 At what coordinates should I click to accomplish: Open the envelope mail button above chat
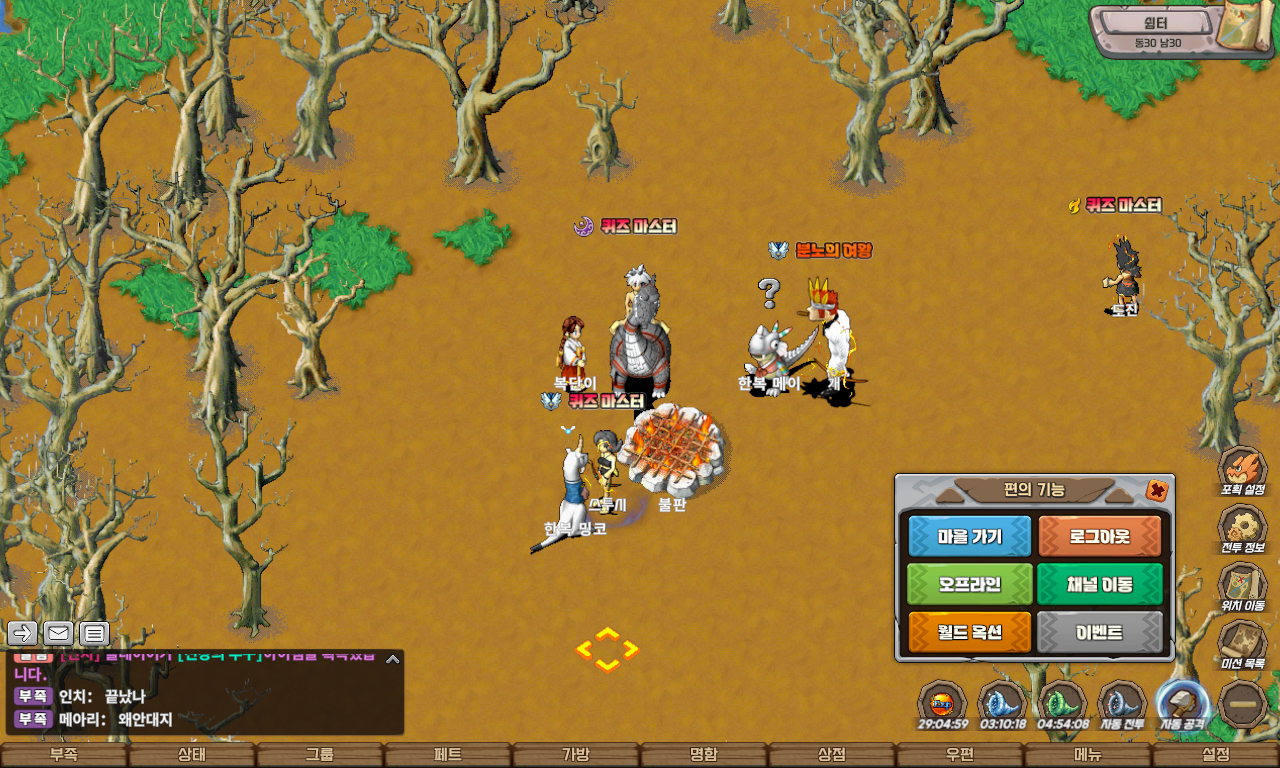tap(58, 633)
